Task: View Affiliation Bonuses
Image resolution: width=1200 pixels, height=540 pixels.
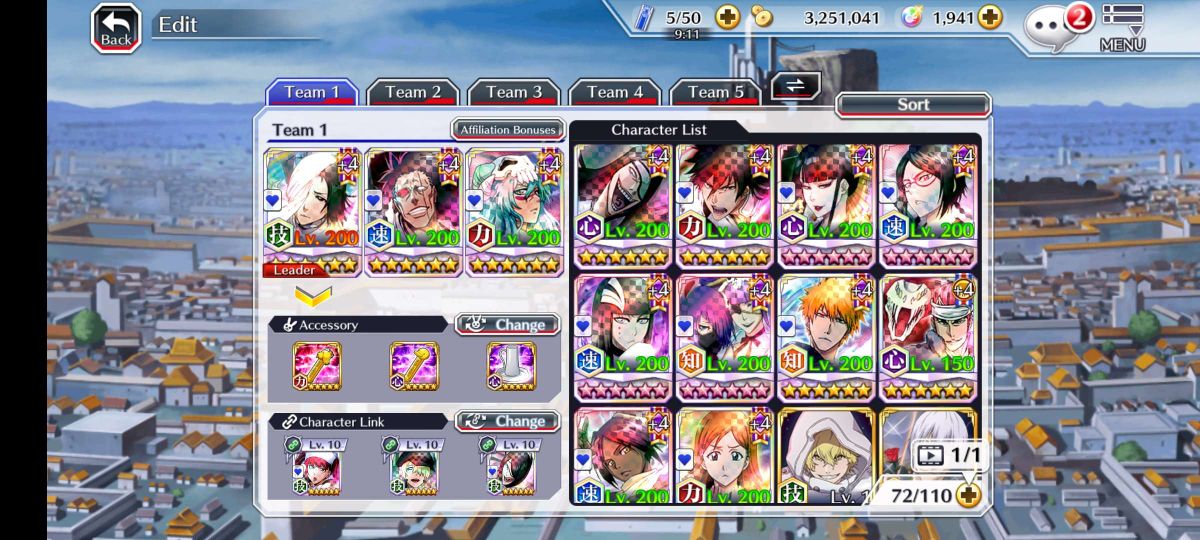Action: coord(508,130)
